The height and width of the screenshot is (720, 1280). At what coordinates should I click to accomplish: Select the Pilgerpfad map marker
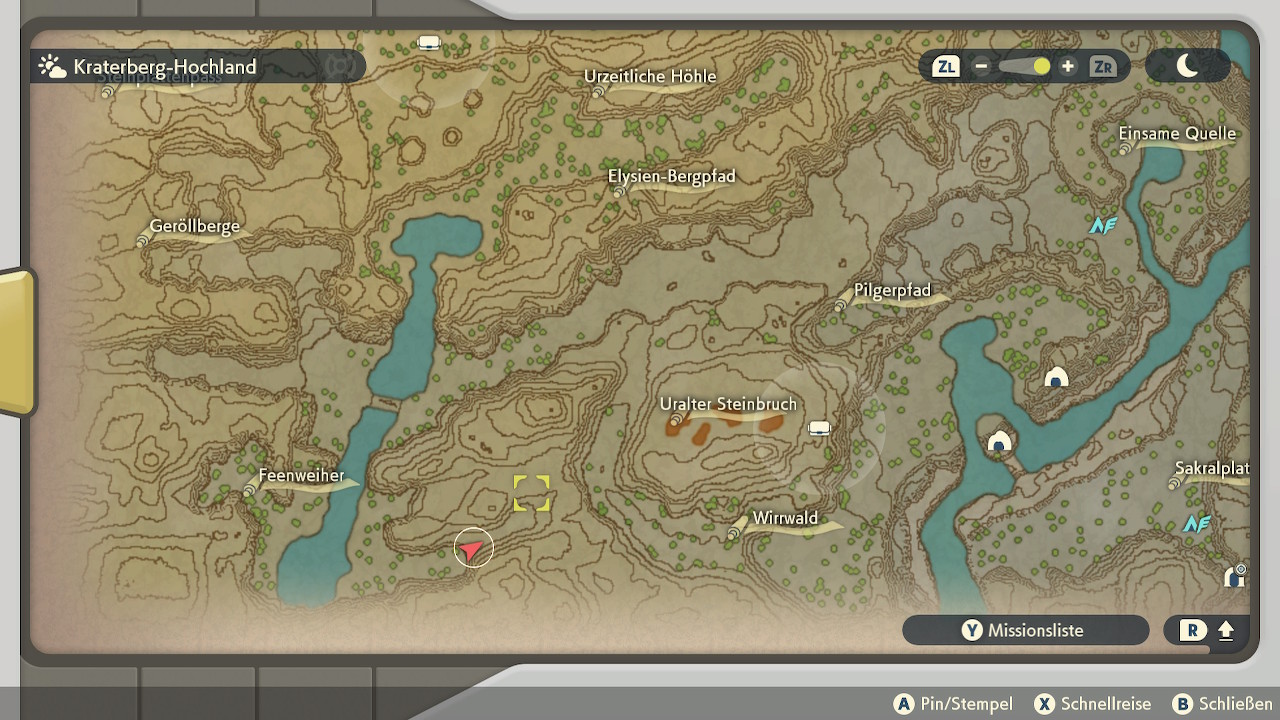(892, 291)
